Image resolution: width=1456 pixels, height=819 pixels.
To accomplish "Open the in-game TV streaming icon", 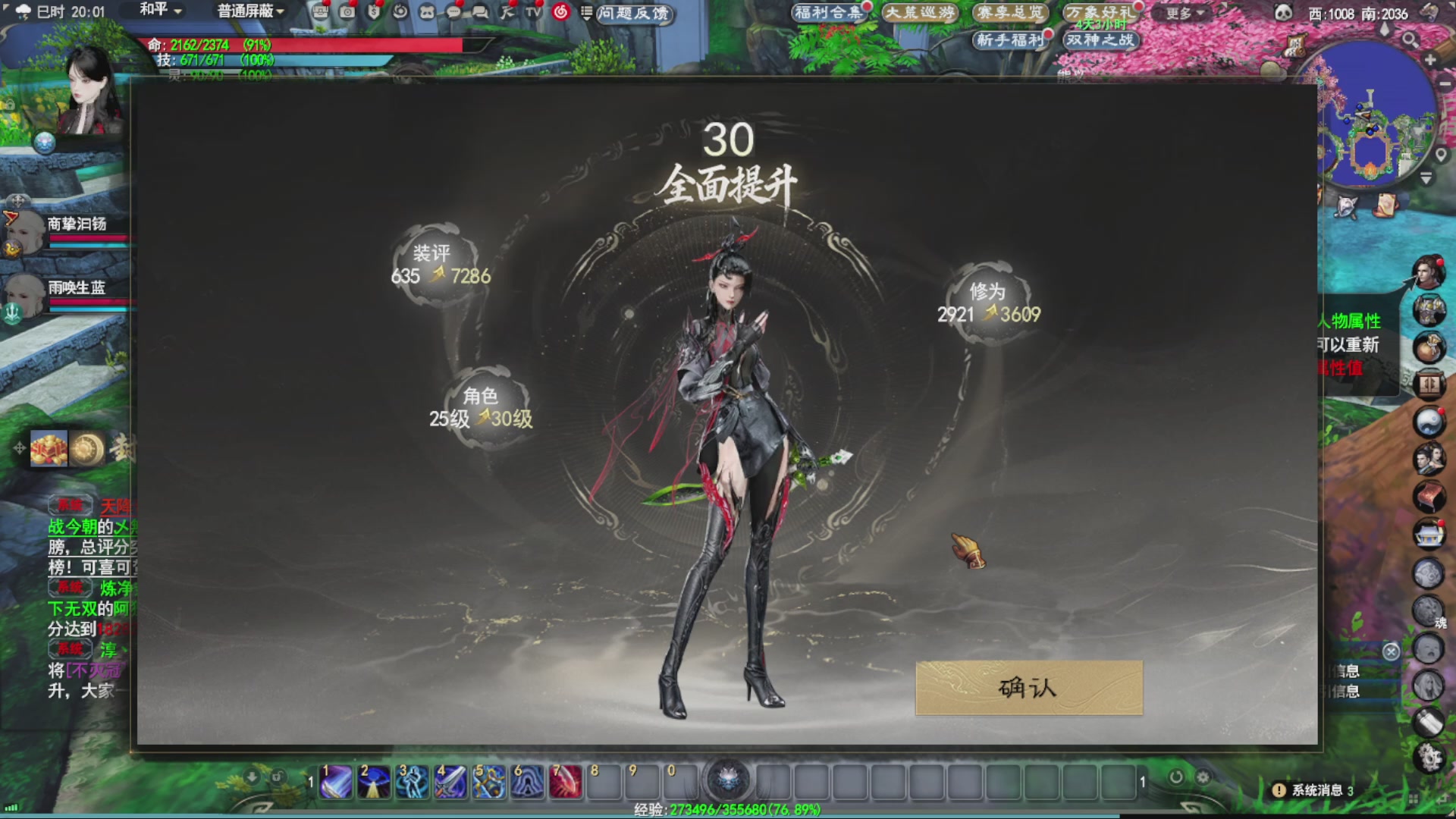I will pyautogui.click(x=532, y=13).
